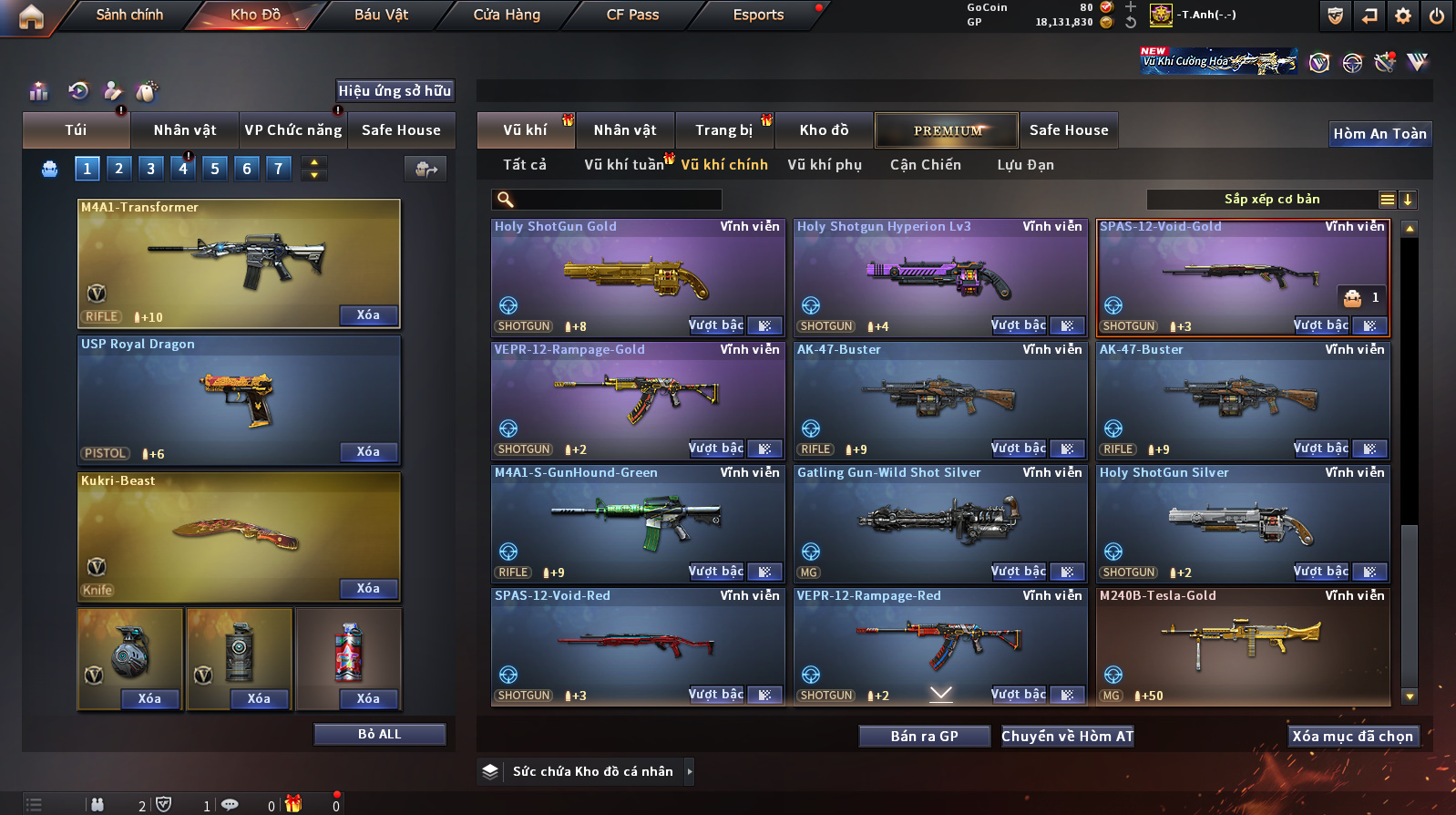Image resolution: width=1456 pixels, height=815 pixels.
Task: Choose the M240B-Tesla-Gold machine gun
Action: tap(1242, 644)
